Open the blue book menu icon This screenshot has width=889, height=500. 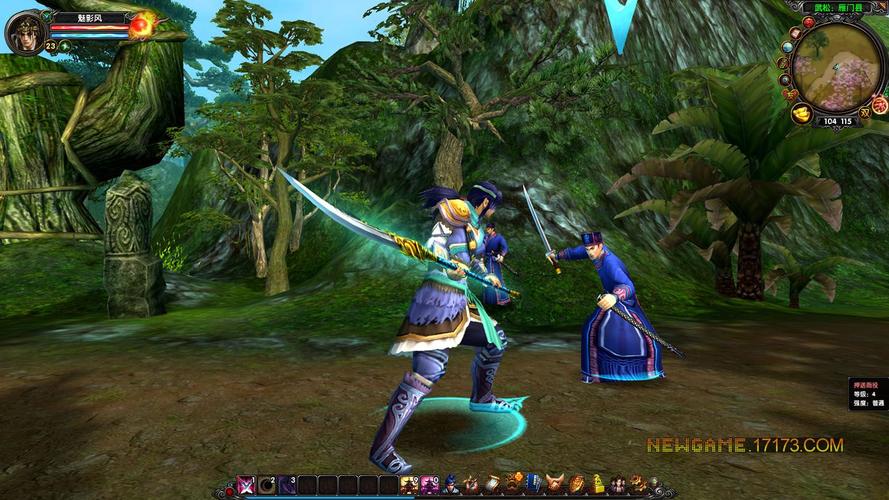coord(533,485)
